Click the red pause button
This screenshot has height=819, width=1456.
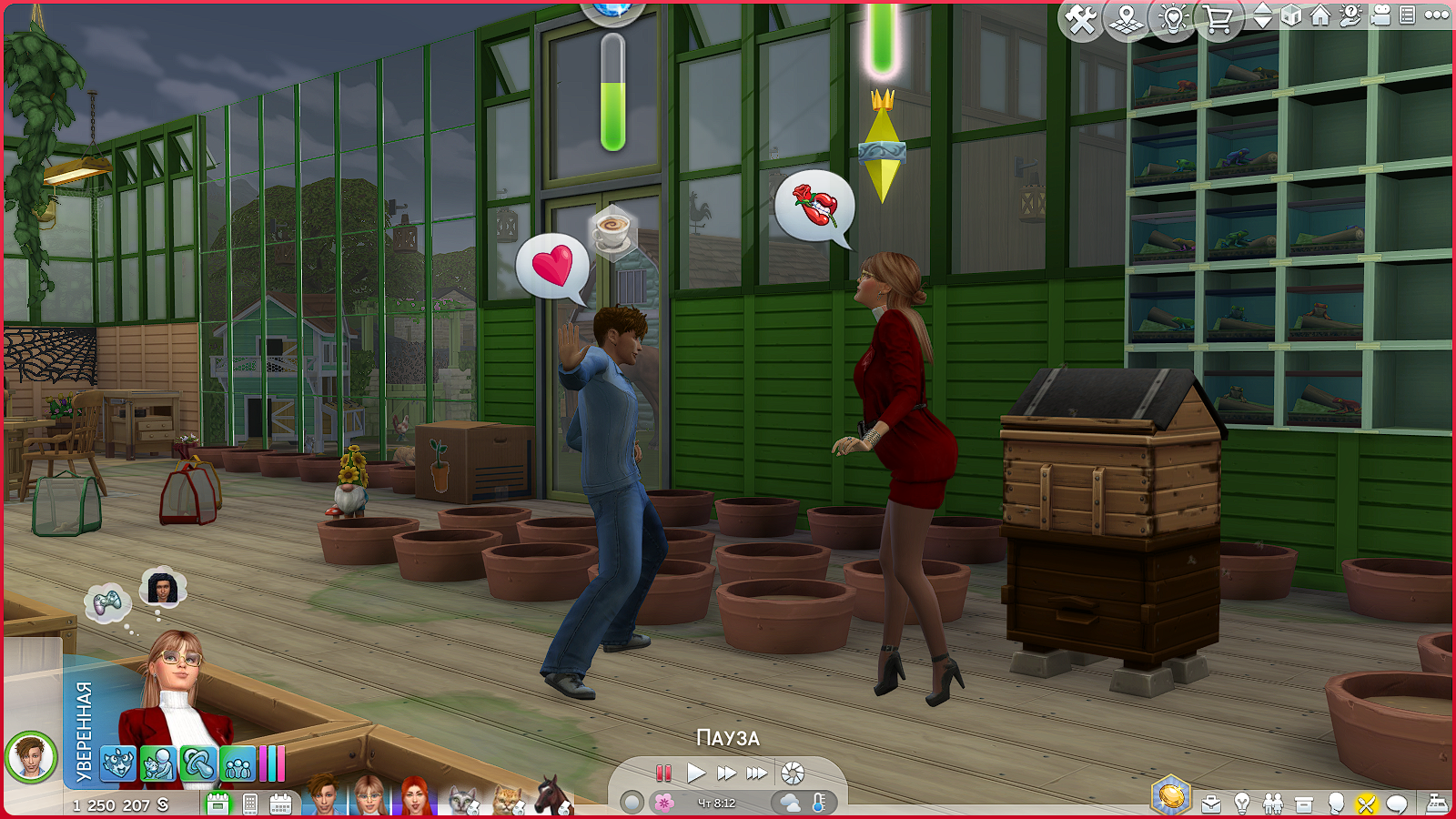[663, 773]
